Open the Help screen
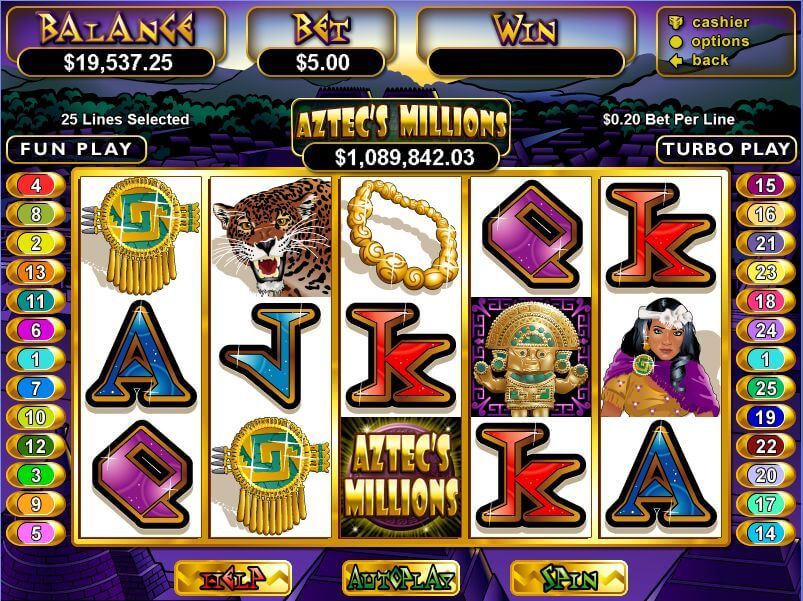Viewport: 803px width, 601px height. pyautogui.click(x=232, y=578)
